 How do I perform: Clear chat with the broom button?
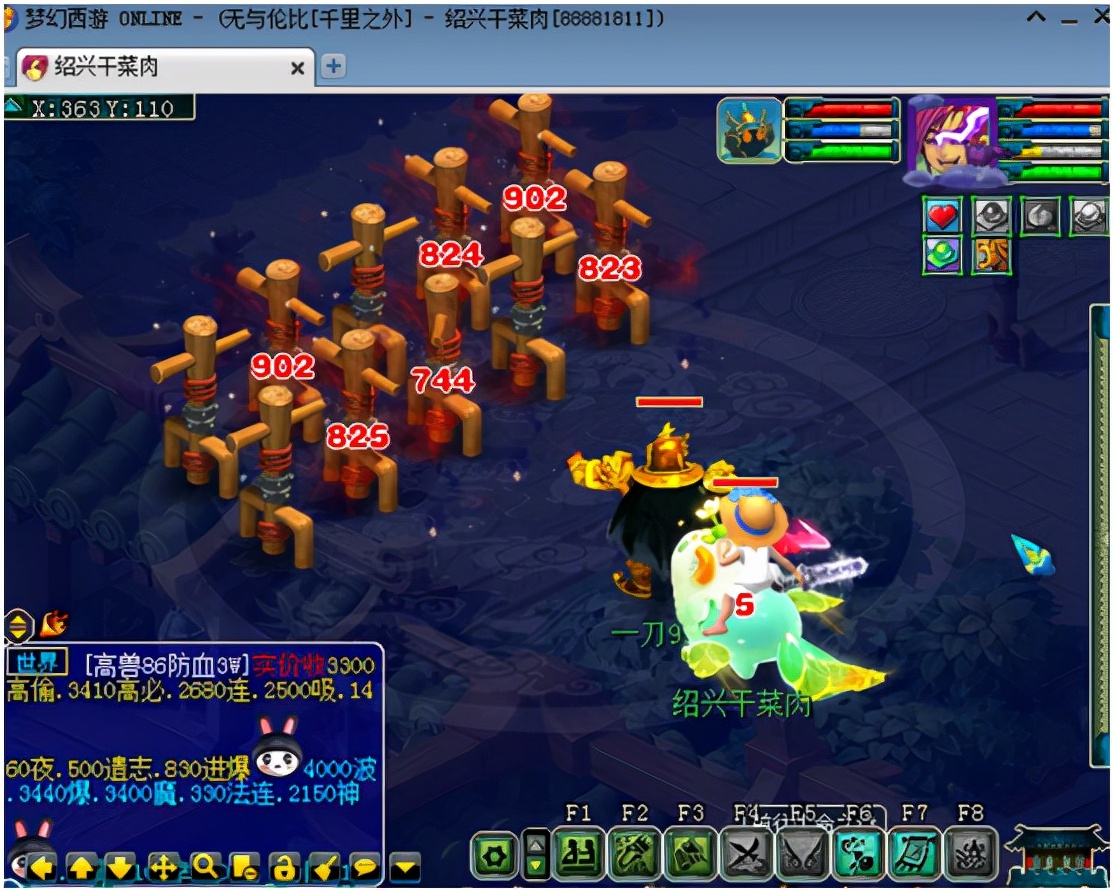(324, 867)
